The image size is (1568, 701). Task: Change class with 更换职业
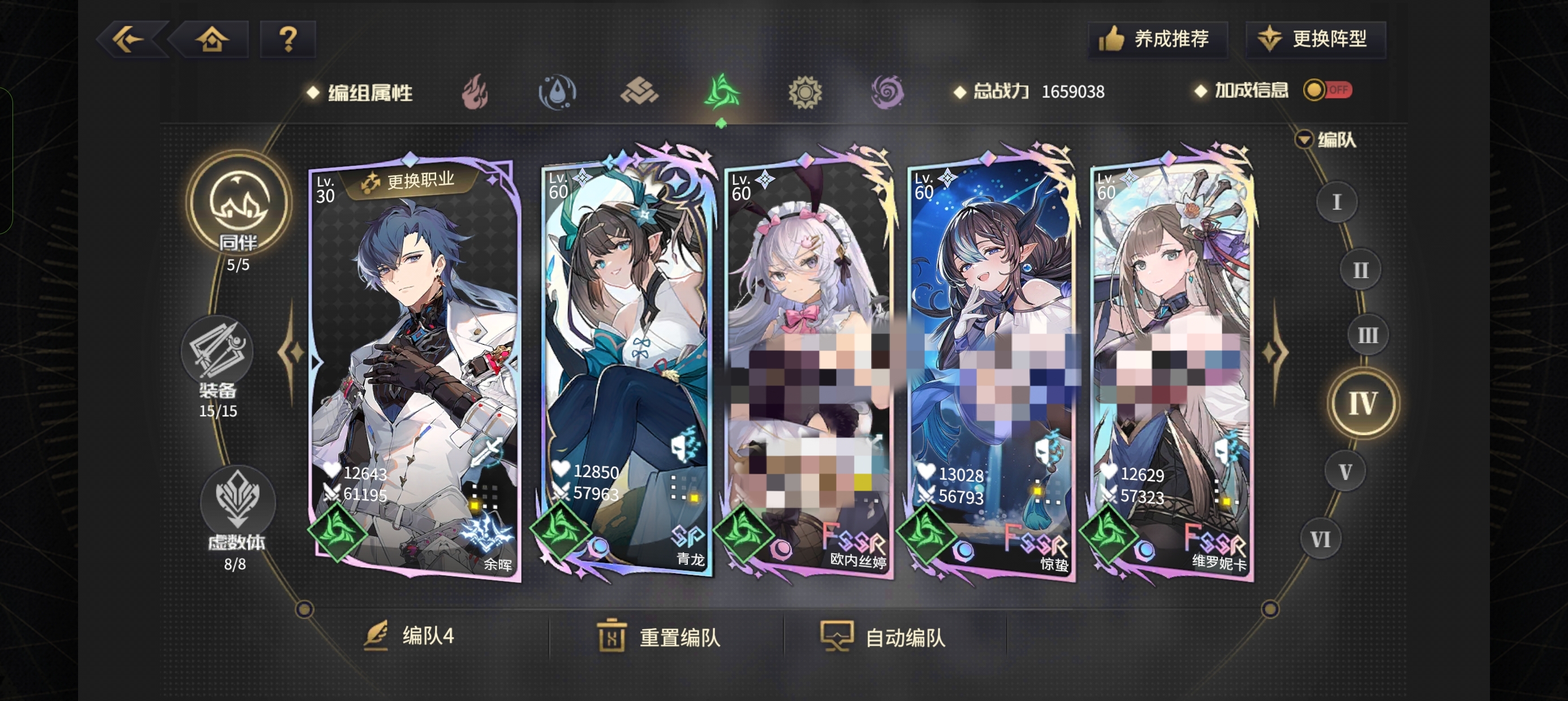click(x=409, y=181)
